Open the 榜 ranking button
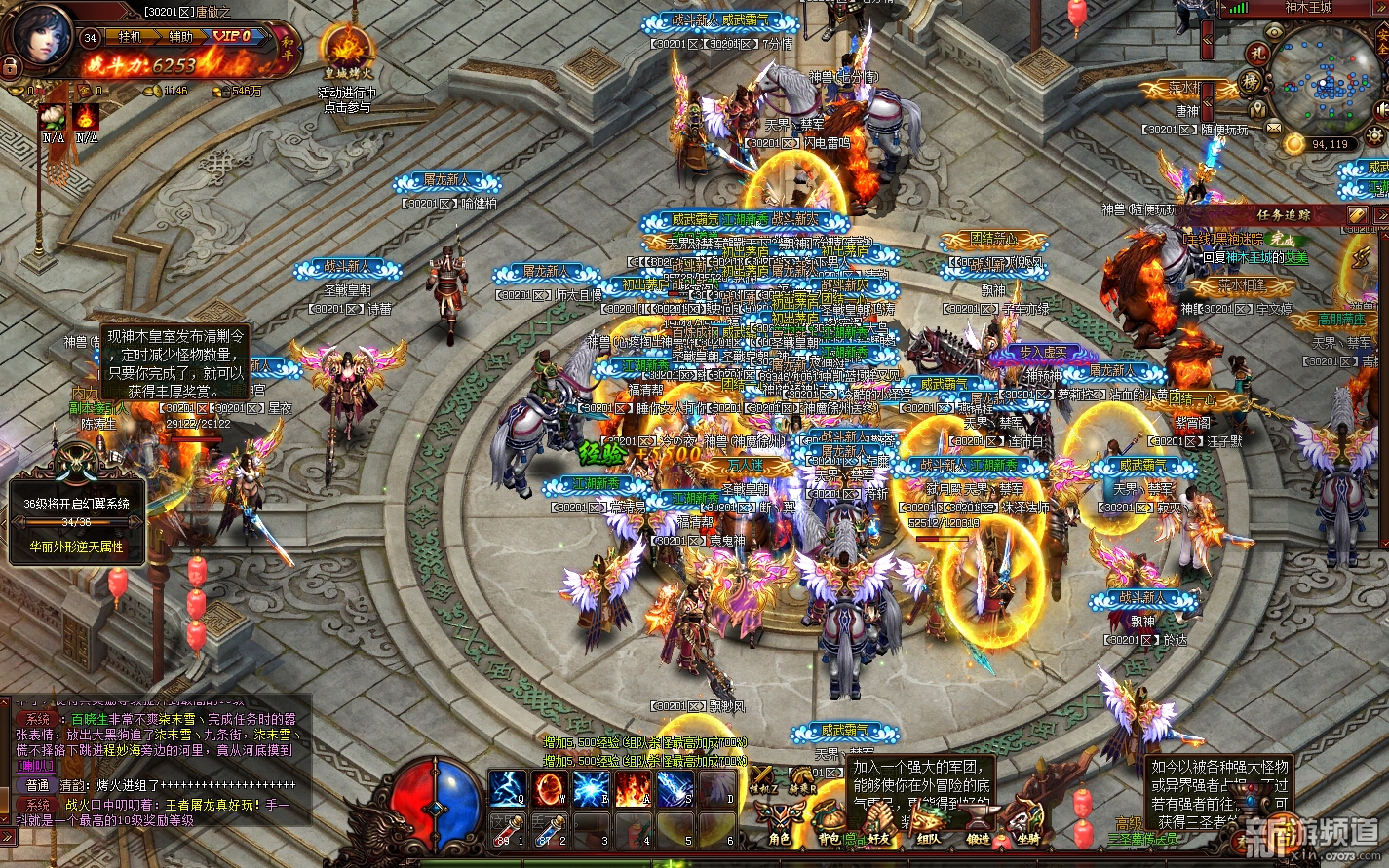 pyautogui.click(x=1253, y=84)
